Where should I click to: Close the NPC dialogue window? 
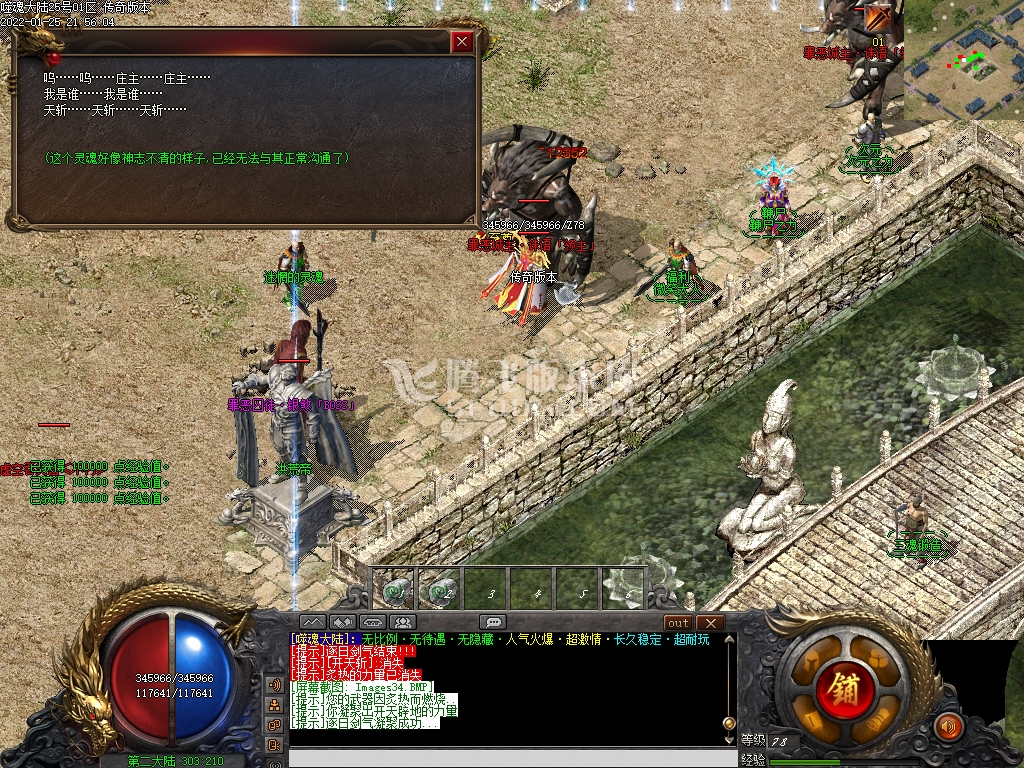tap(461, 42)
